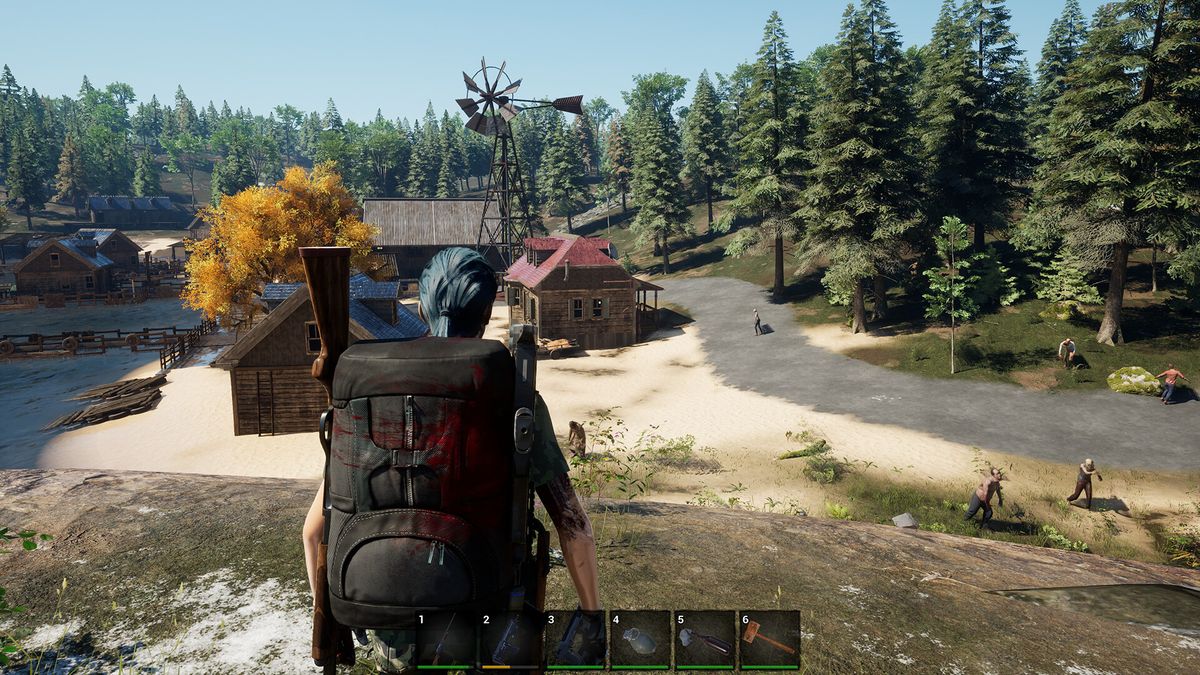
Task: Select the rifle in hotbar slot 1
Action: point(445,640)
